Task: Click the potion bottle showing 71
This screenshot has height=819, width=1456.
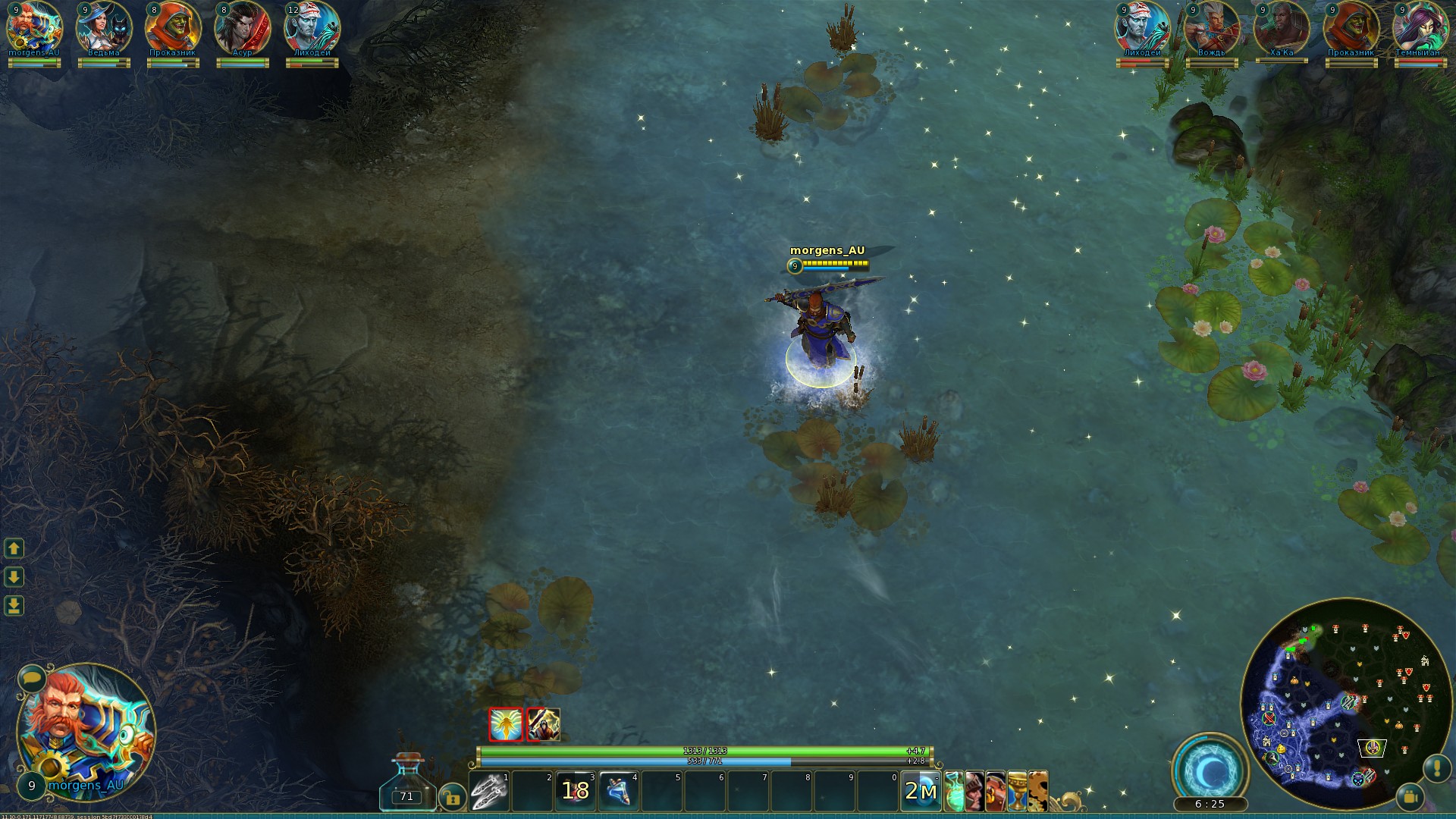Action: 408,785
